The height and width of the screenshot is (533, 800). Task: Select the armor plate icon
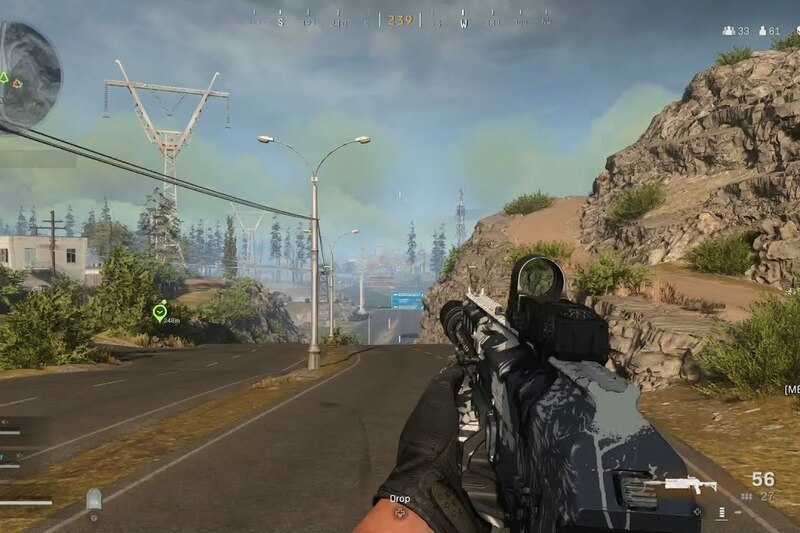pyautogui.click(x=94, y=499)
